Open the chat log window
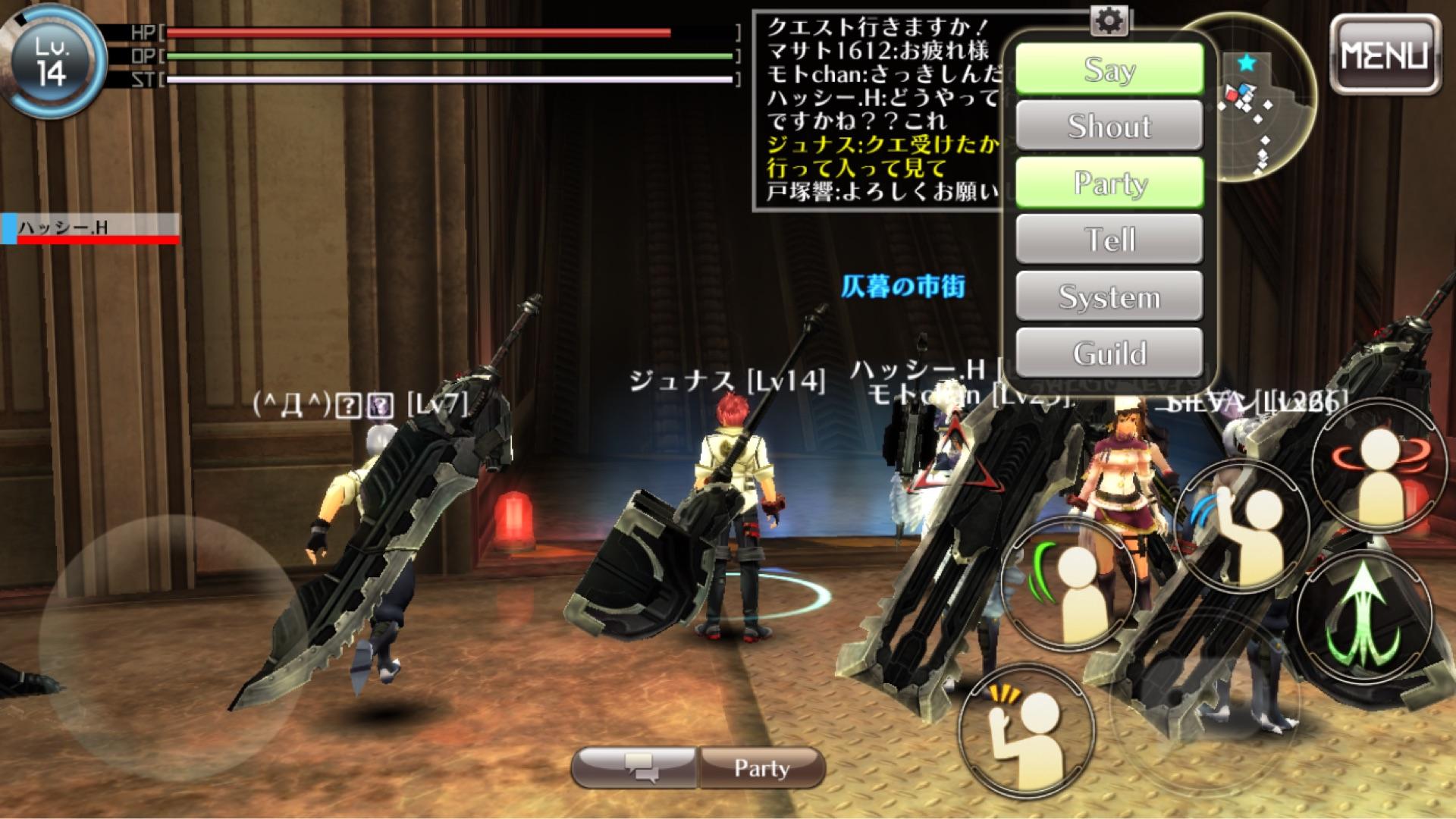 pos(880,110)
